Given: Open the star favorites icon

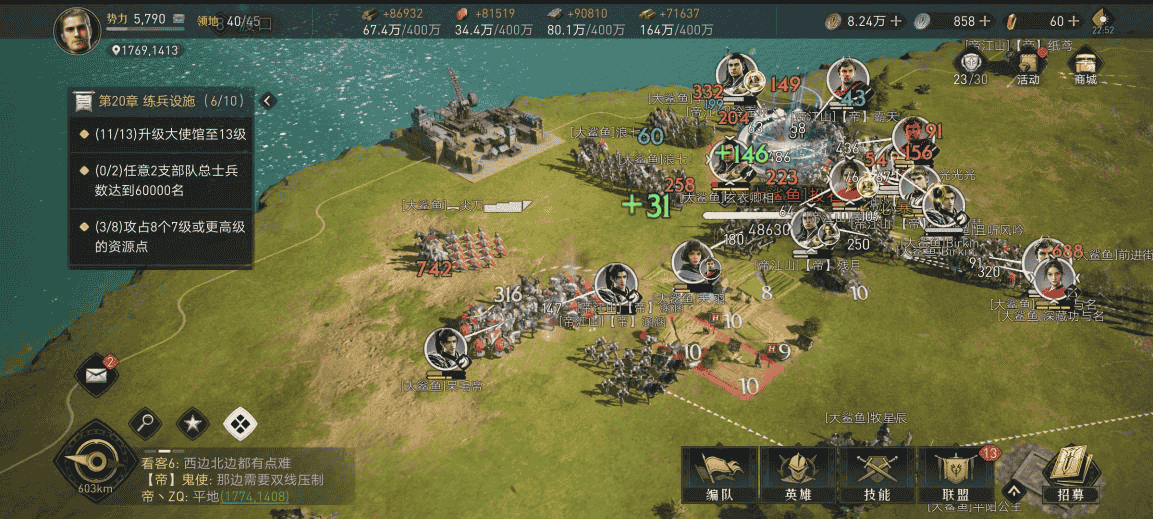Looking at the screenshot, I should coord(193,424).
